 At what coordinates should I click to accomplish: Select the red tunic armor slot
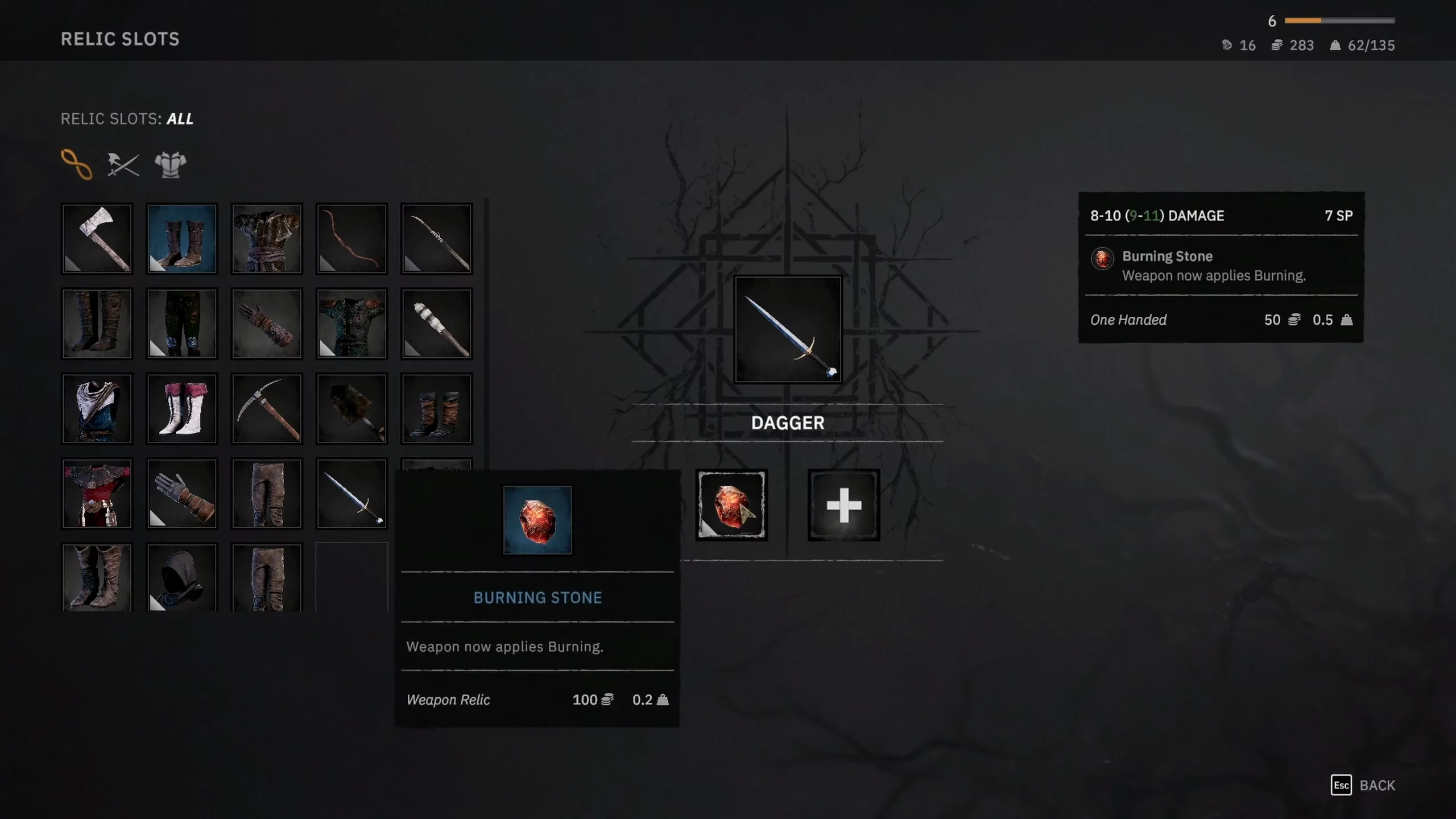pyautogui.click(x=97, y=494)
